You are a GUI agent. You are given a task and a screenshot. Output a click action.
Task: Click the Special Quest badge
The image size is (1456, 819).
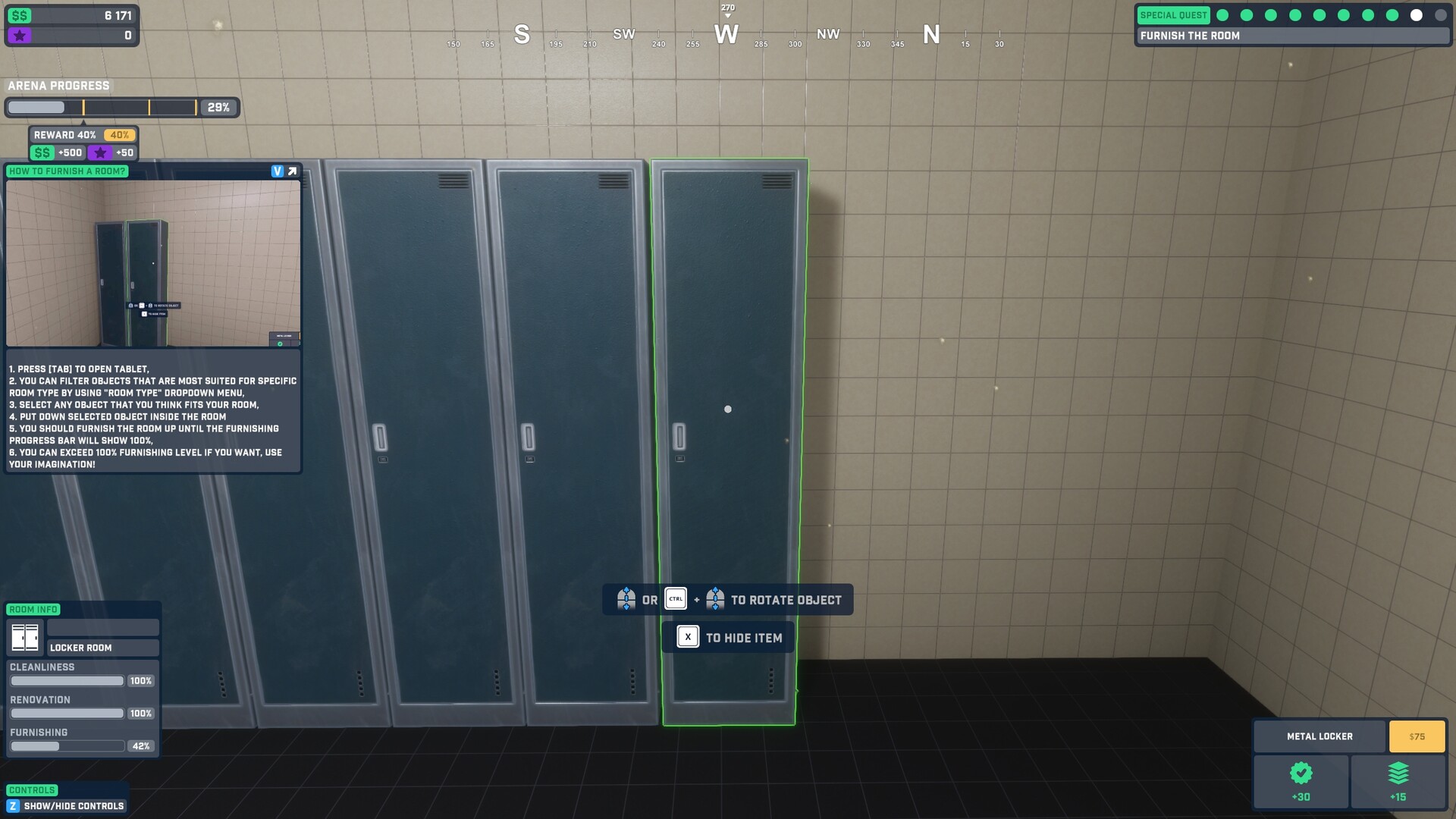pos(1173,14)
